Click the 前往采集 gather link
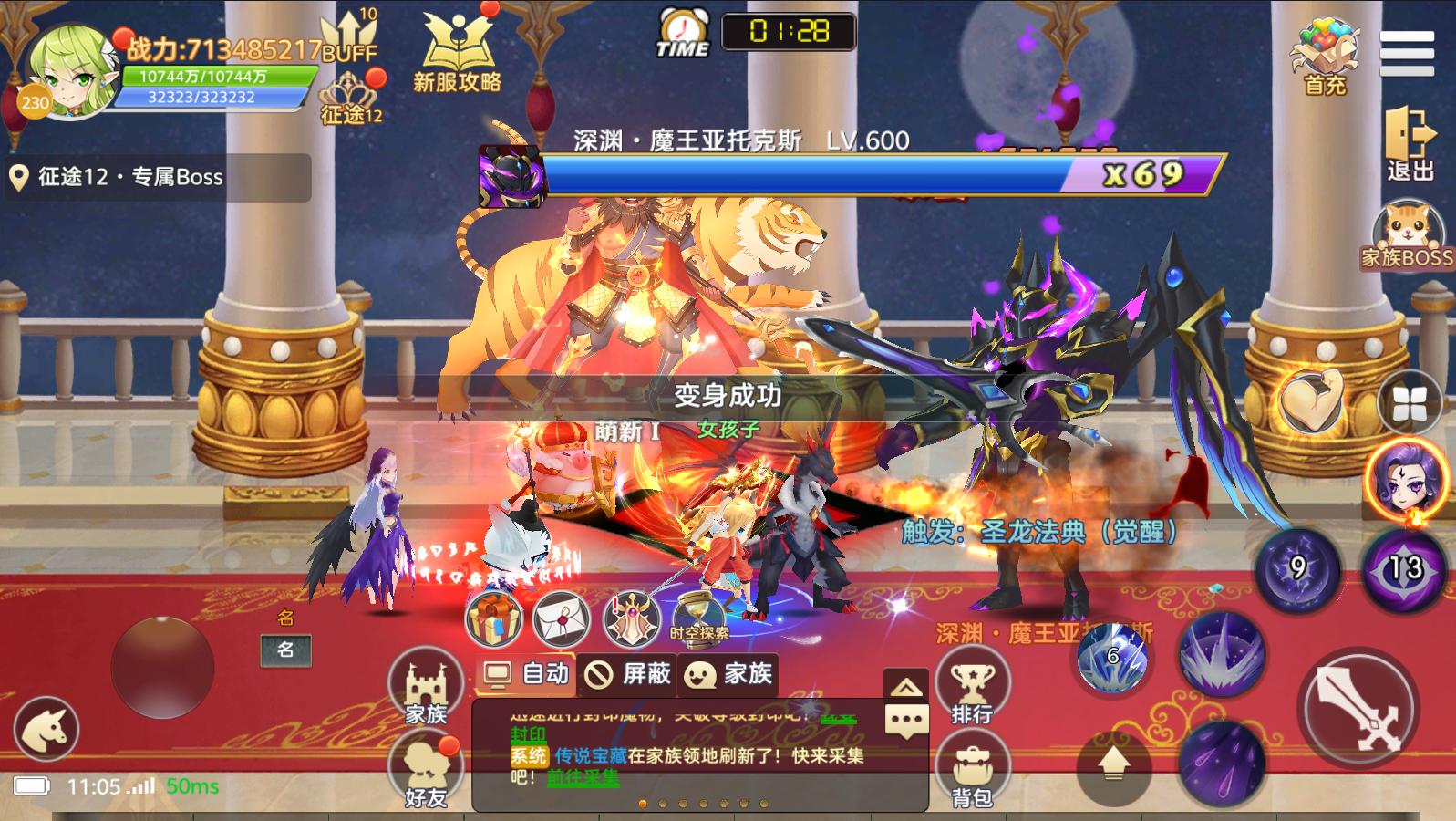Image resolution: width=1456 pixels, height=821 pixels. [583, 778]
